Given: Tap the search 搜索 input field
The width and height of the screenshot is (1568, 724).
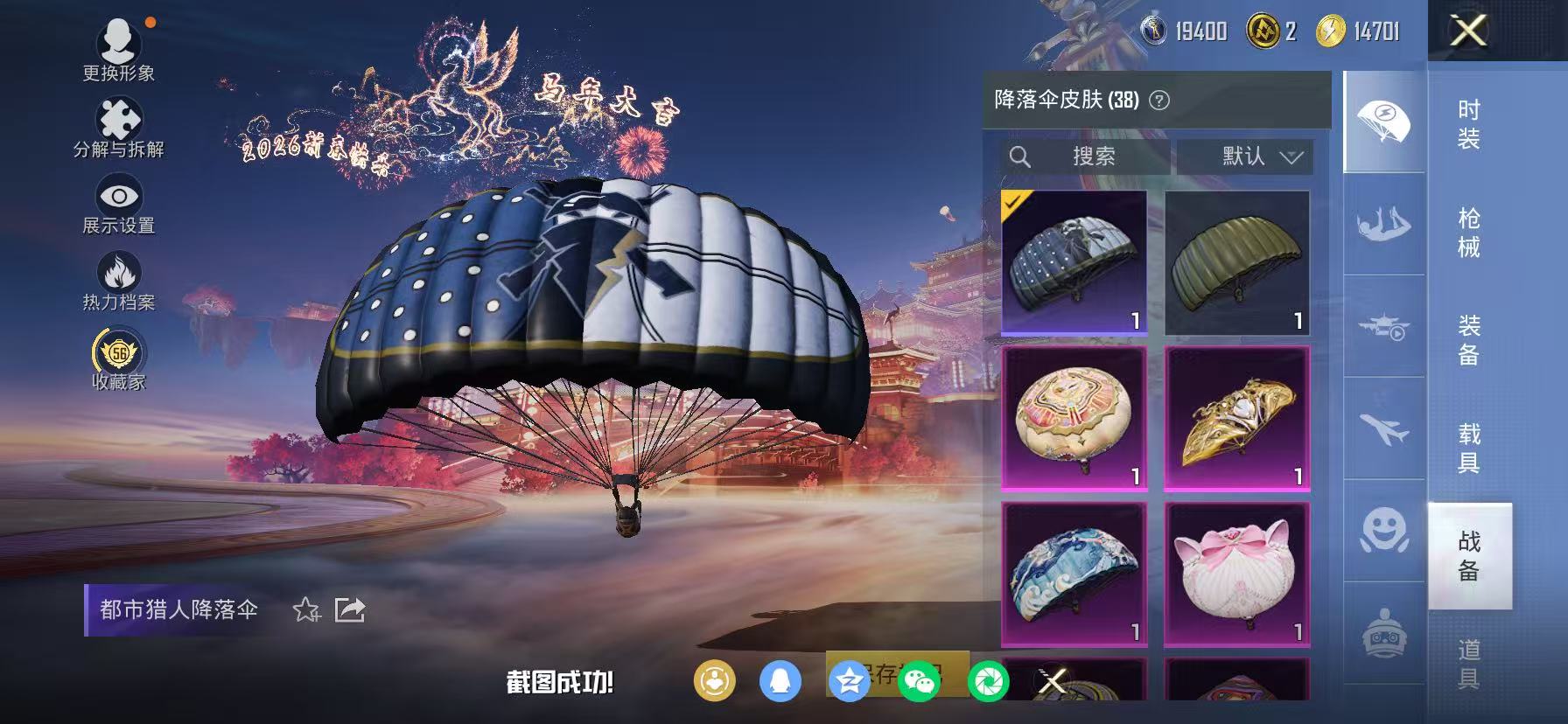Looking at the screenshot, I should click(1085, 157).
